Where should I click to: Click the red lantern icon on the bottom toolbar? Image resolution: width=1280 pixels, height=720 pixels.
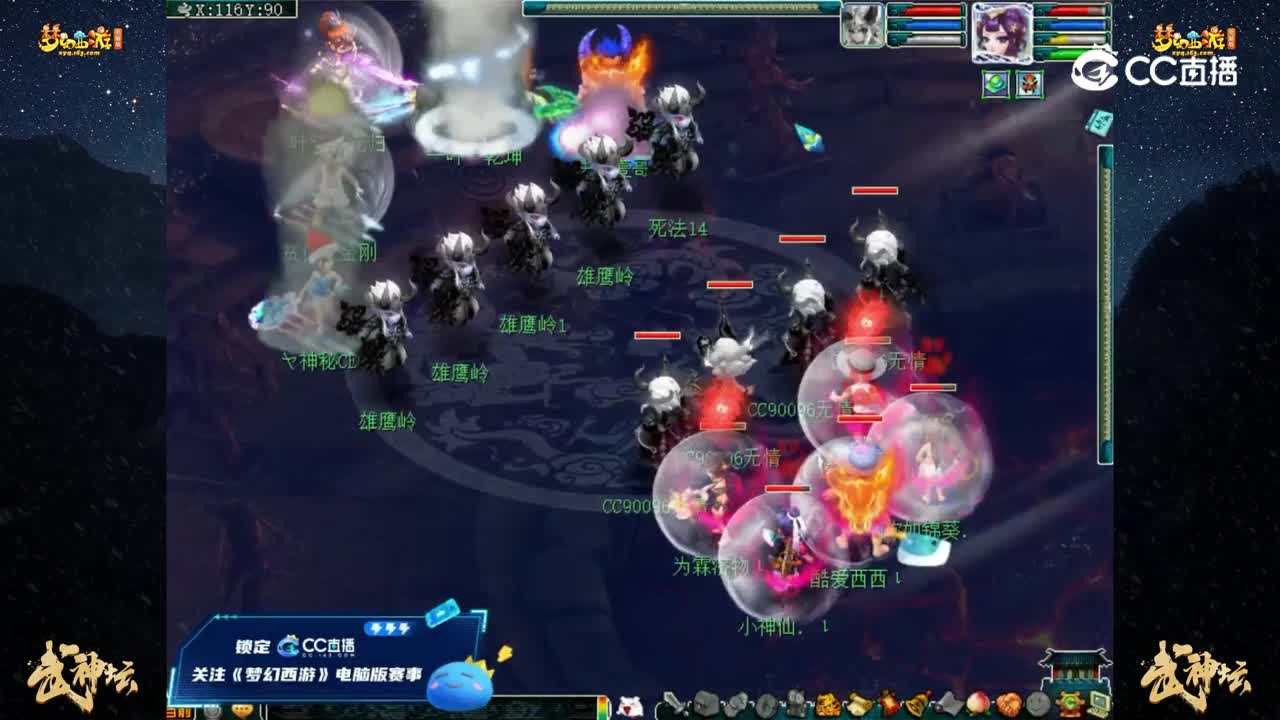[x=890, y=703]
